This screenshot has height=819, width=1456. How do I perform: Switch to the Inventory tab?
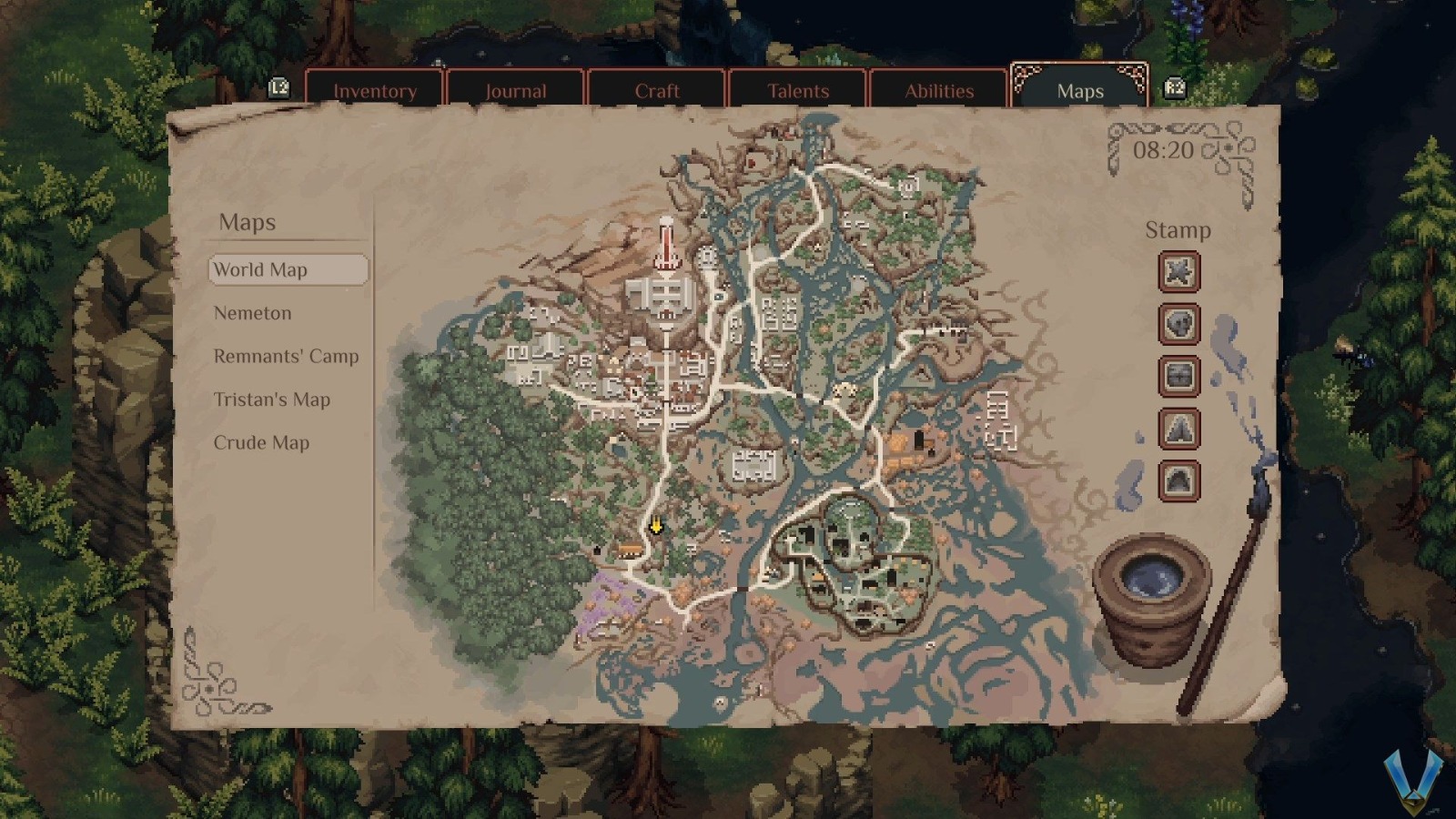[375, 91]
